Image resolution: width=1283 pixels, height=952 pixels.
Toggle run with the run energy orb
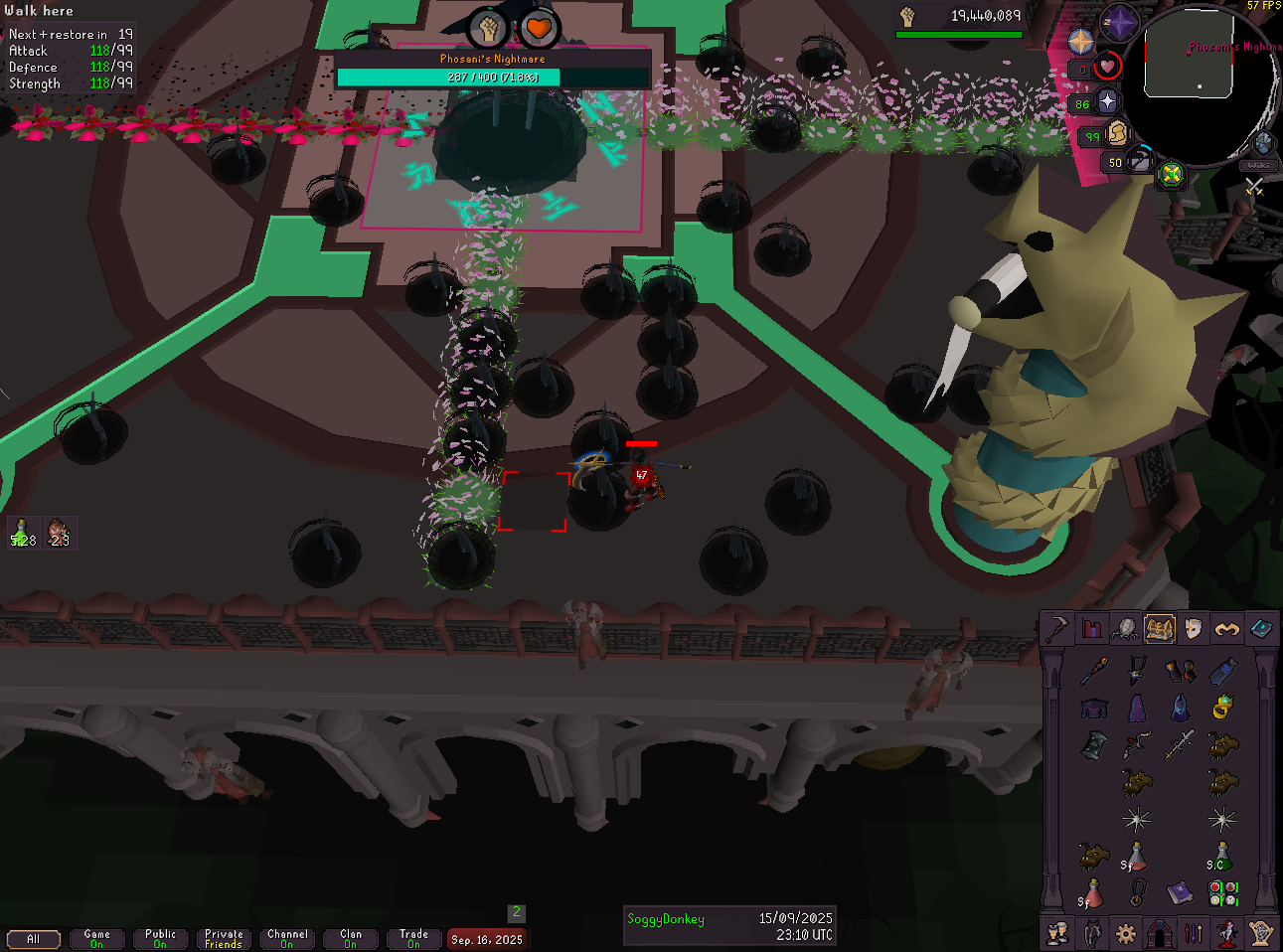[x=1117, y=132]
